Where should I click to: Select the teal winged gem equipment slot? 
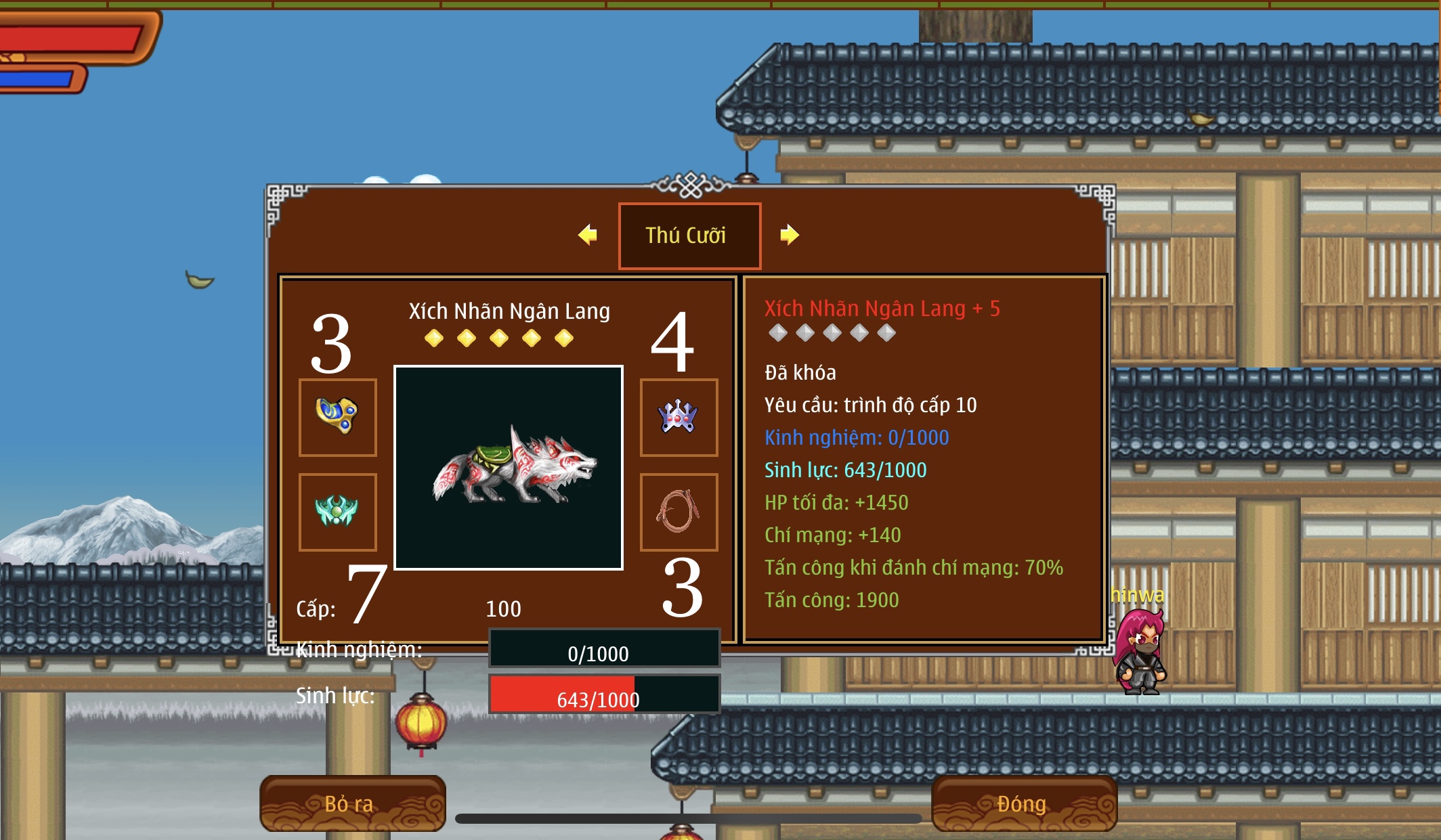tap(337, 512)
